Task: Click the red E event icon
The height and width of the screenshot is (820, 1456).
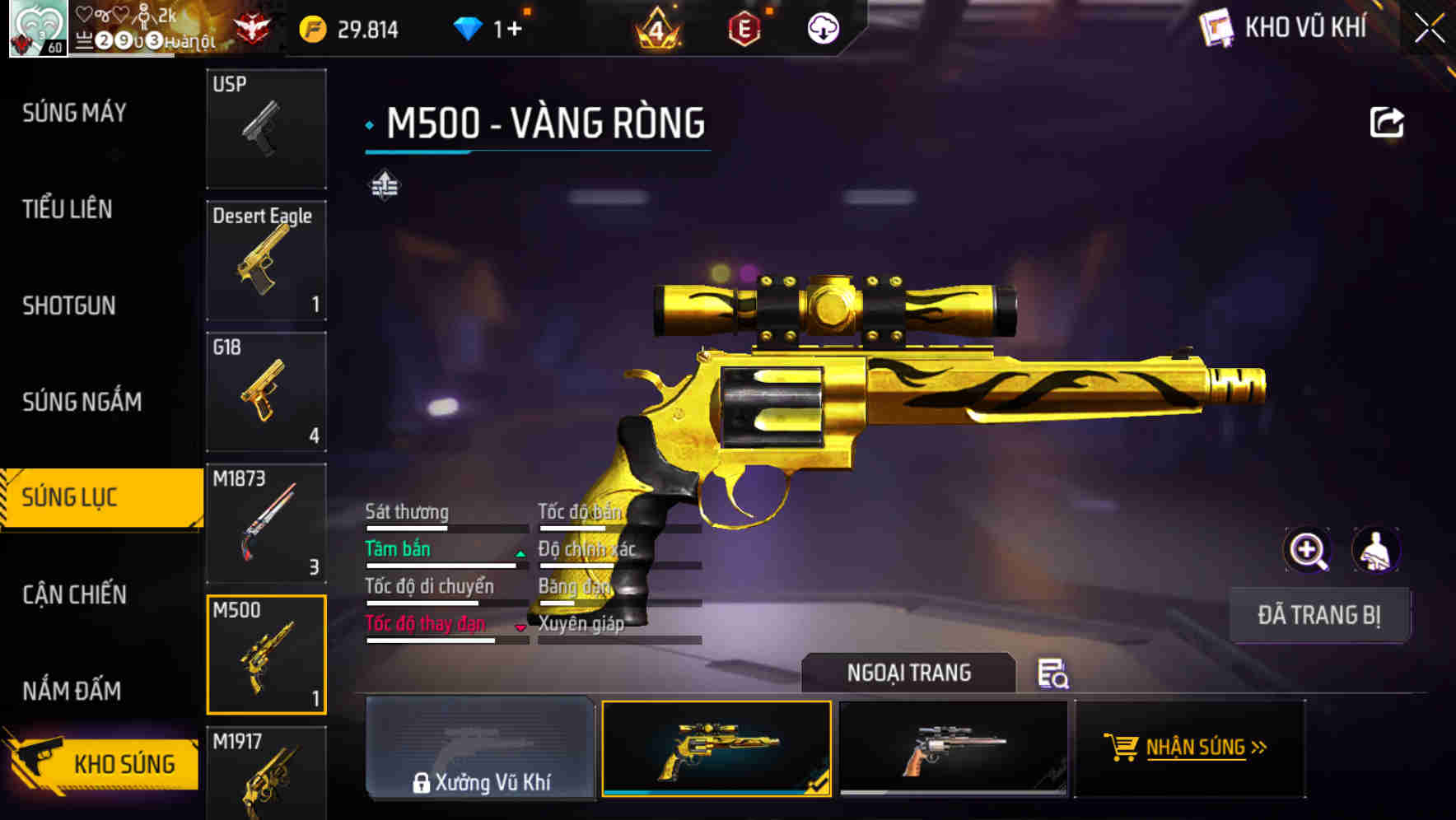Action: pos(744,29)
